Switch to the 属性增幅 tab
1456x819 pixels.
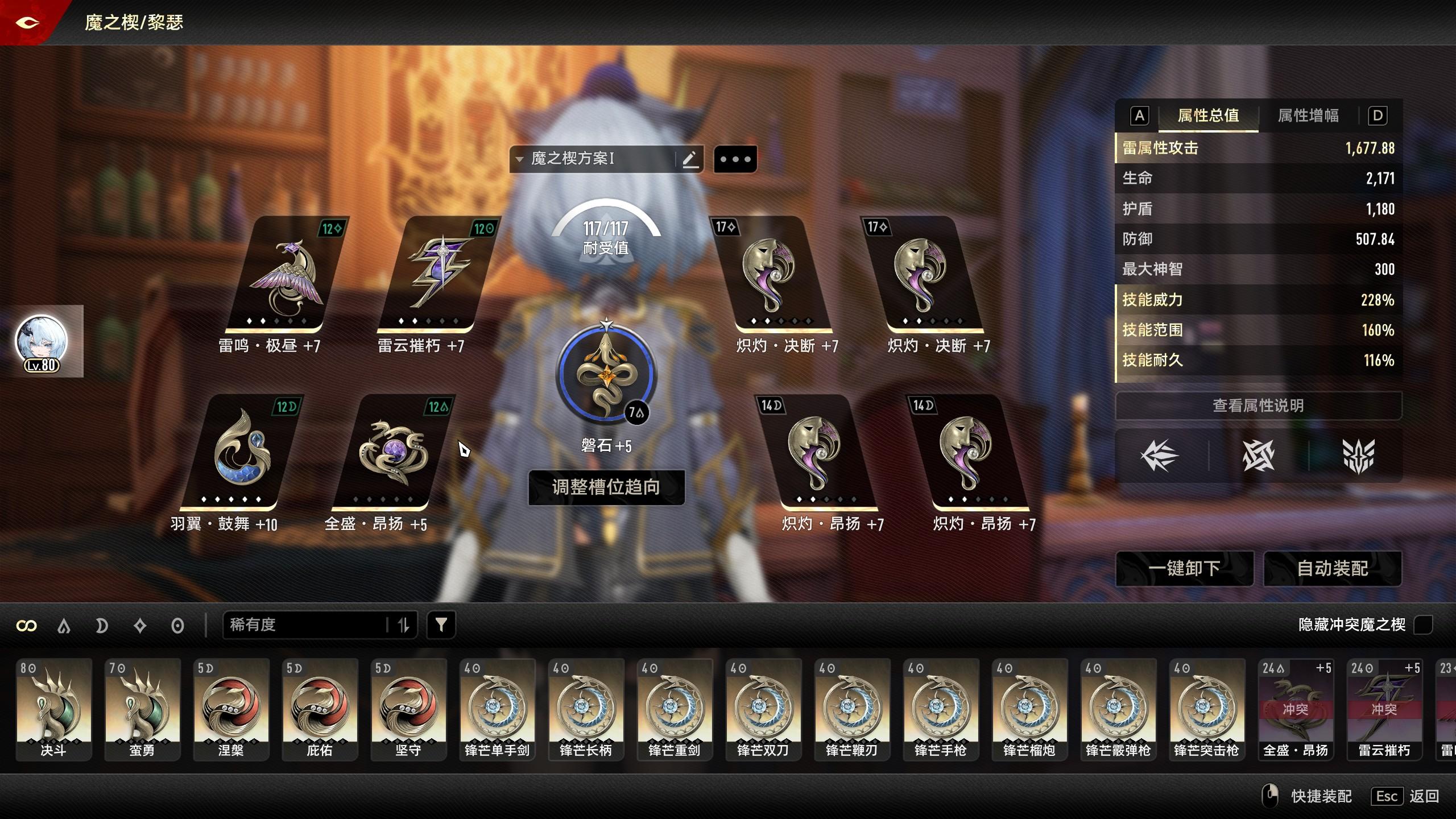[x=1308, y=116]
